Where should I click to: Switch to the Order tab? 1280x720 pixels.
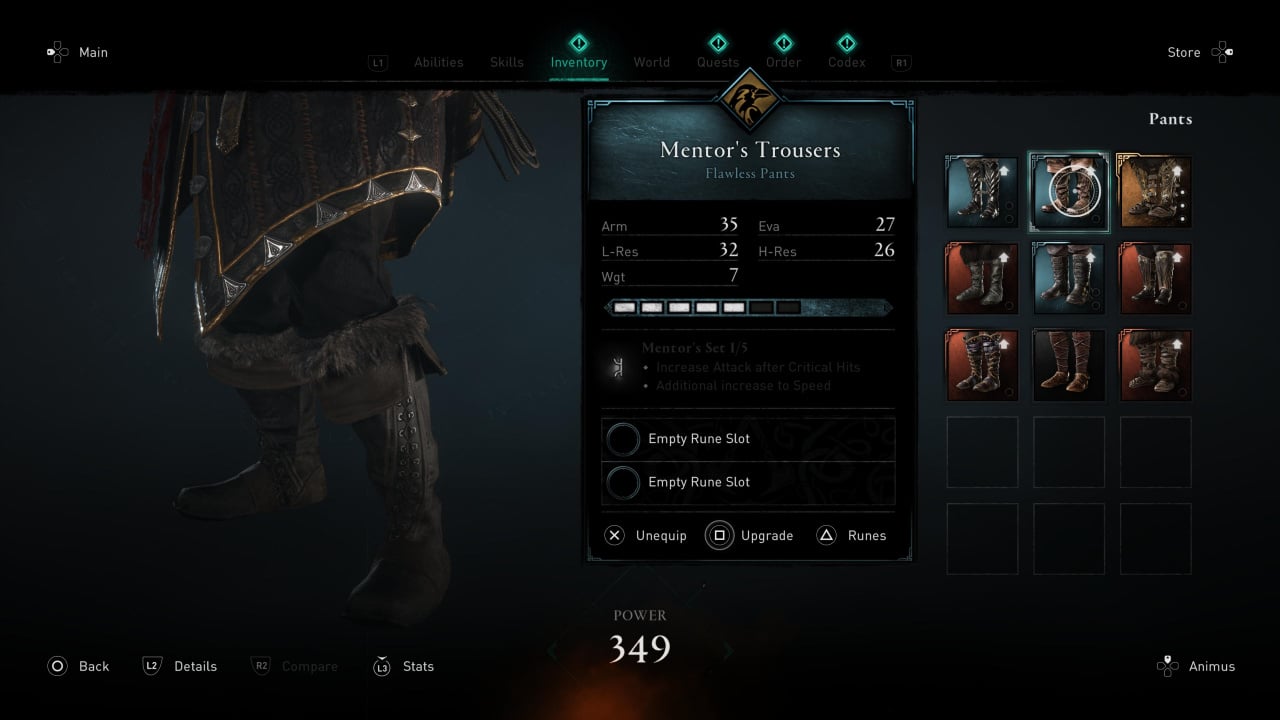point(783,62)
